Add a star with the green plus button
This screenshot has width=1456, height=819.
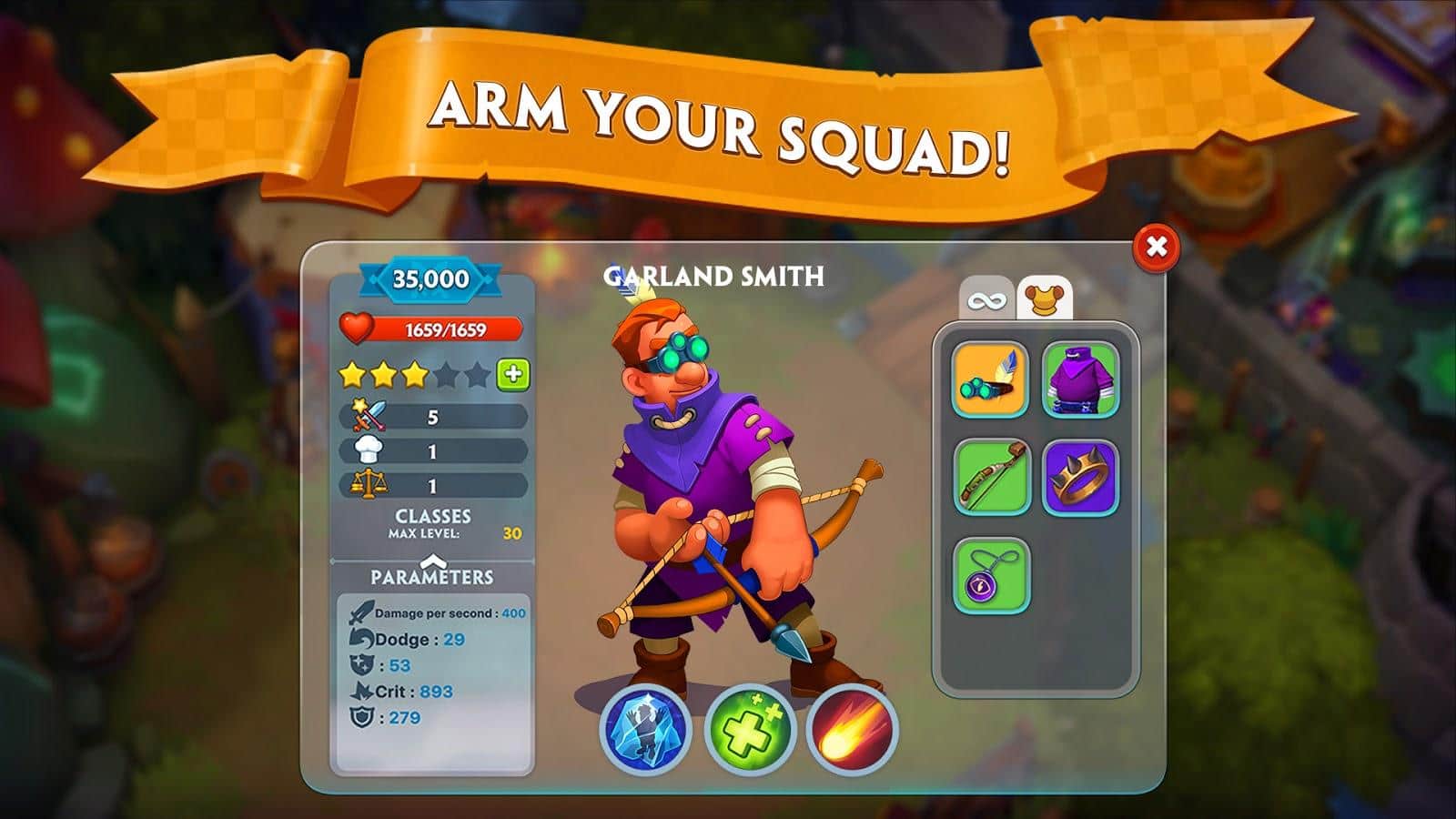tap(513, 374)
